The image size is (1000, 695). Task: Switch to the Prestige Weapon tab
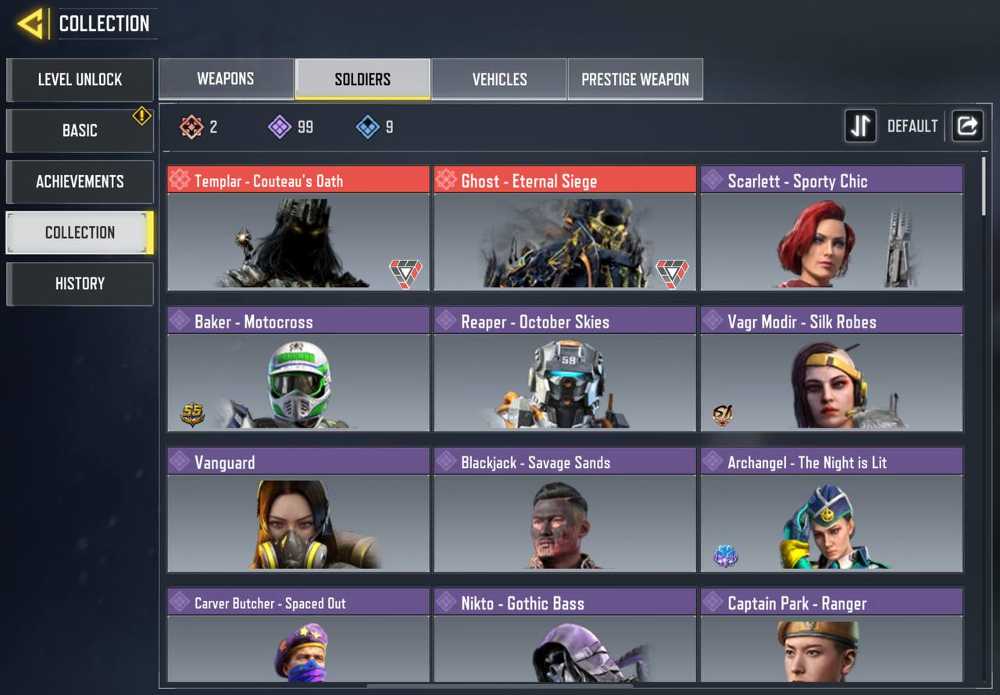(635, 79)
